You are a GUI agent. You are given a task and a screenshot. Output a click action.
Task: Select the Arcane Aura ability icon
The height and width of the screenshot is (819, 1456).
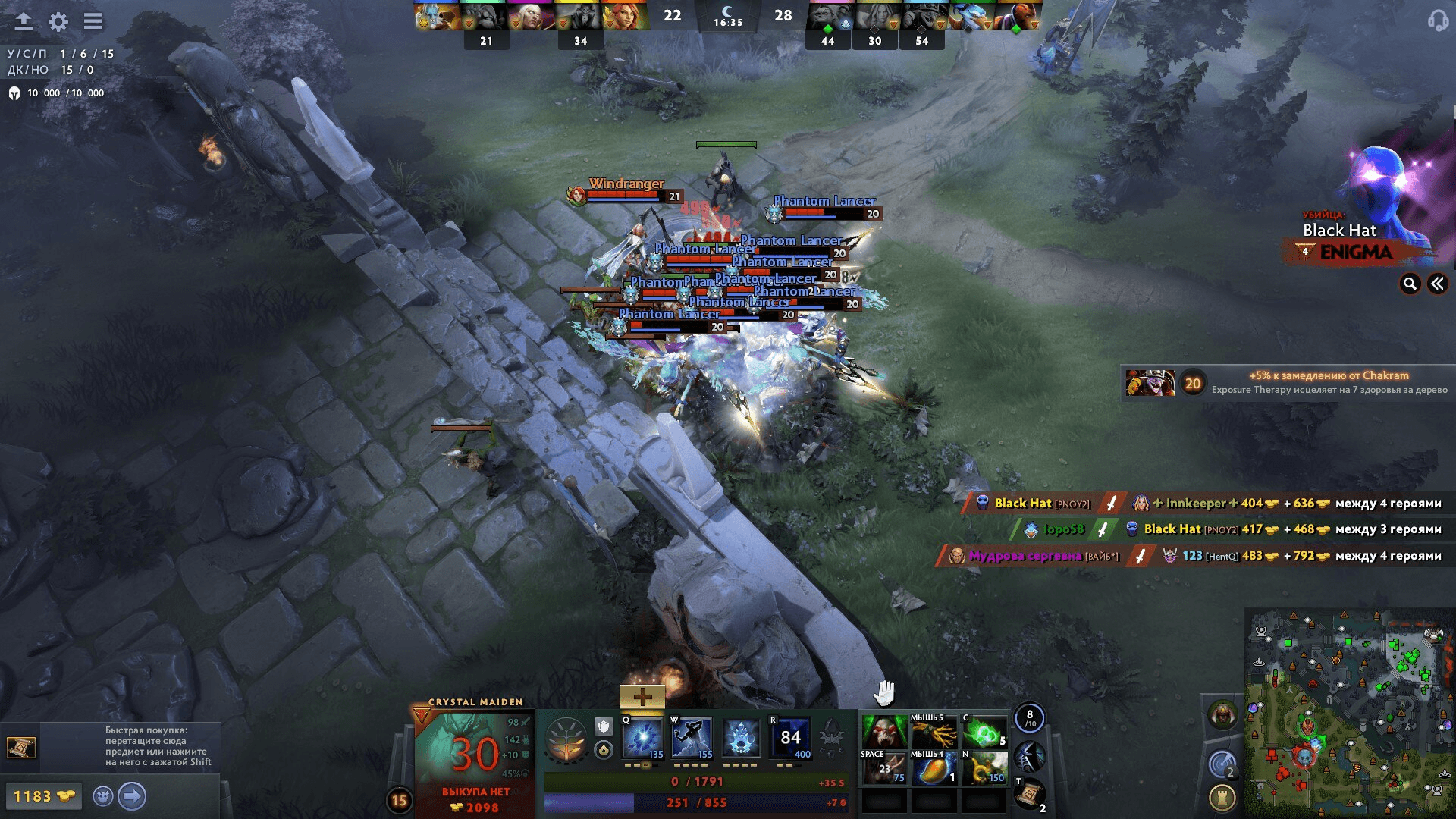pyautogui.click(x=741, y=738)
